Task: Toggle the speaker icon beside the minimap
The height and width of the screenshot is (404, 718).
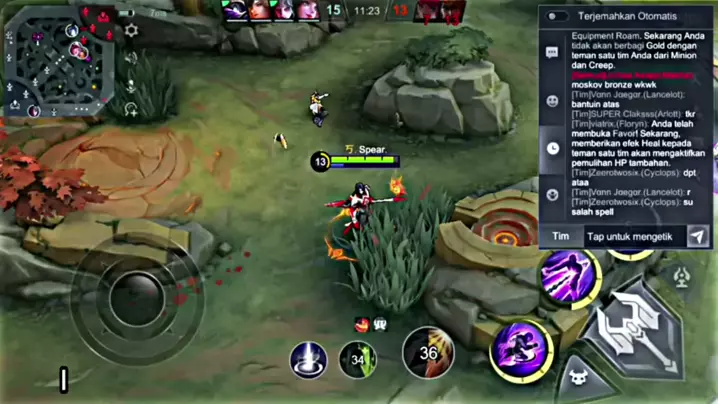Action: pos(131,58)
